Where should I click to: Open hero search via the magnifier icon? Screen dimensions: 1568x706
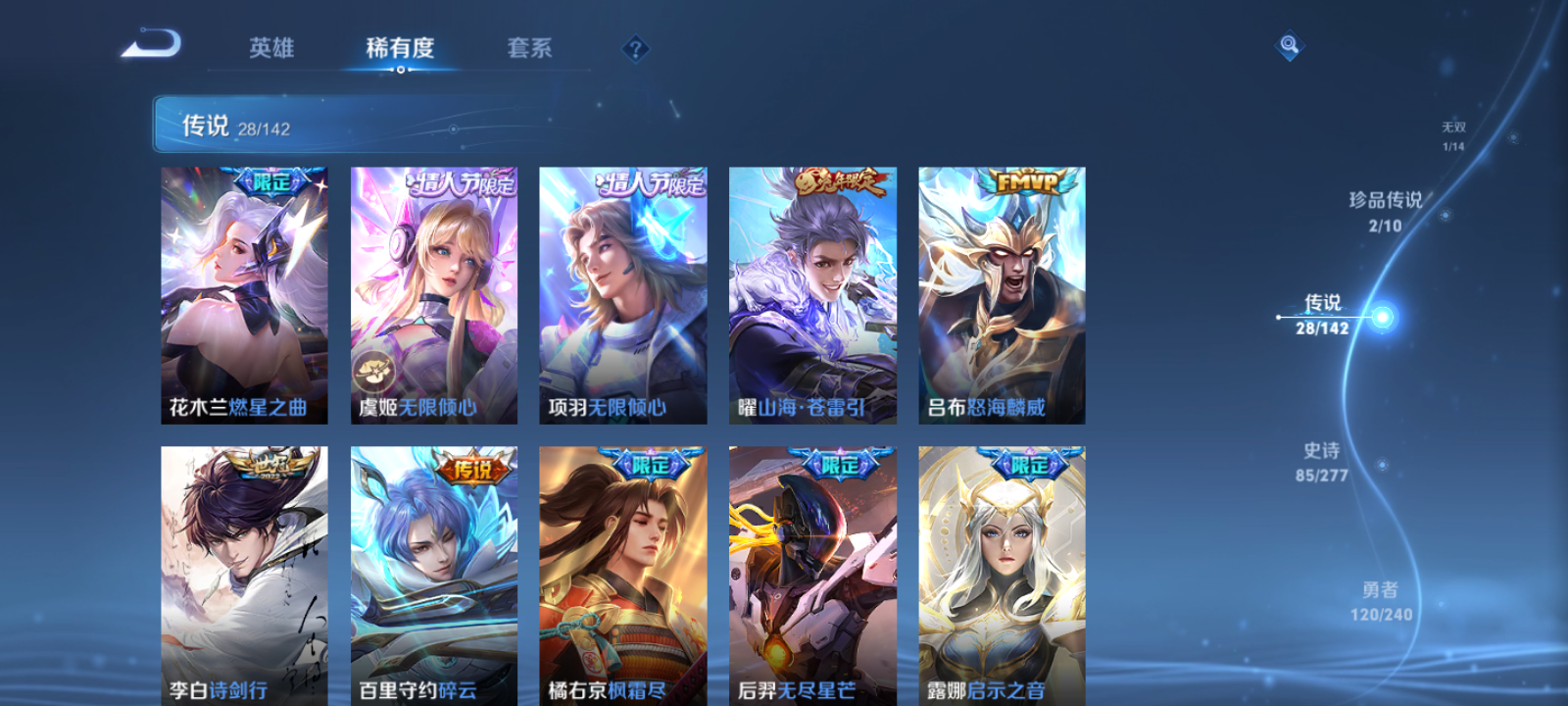(1290, 43)
